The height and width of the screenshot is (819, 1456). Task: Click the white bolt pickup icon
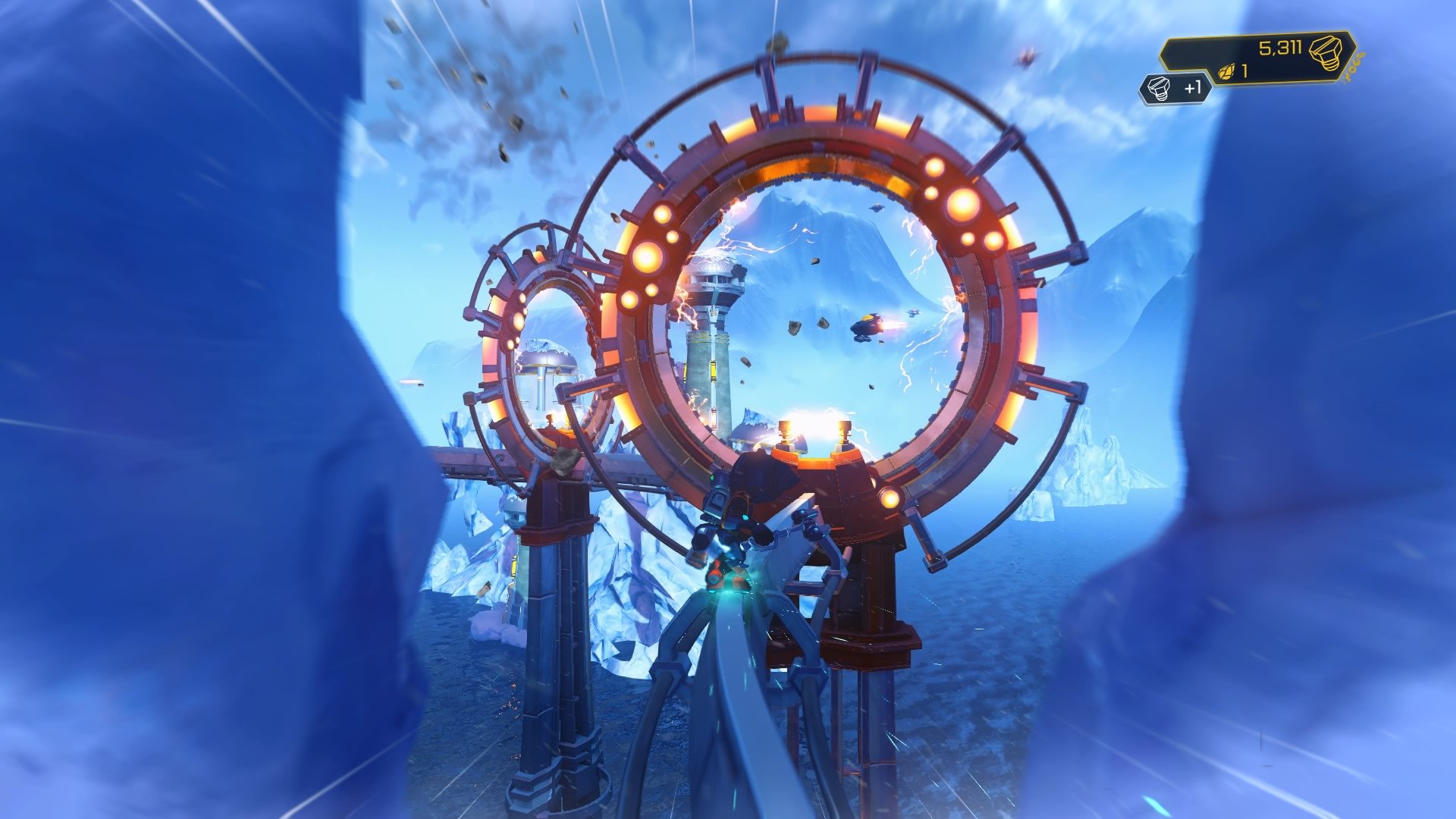point(1158,87)
